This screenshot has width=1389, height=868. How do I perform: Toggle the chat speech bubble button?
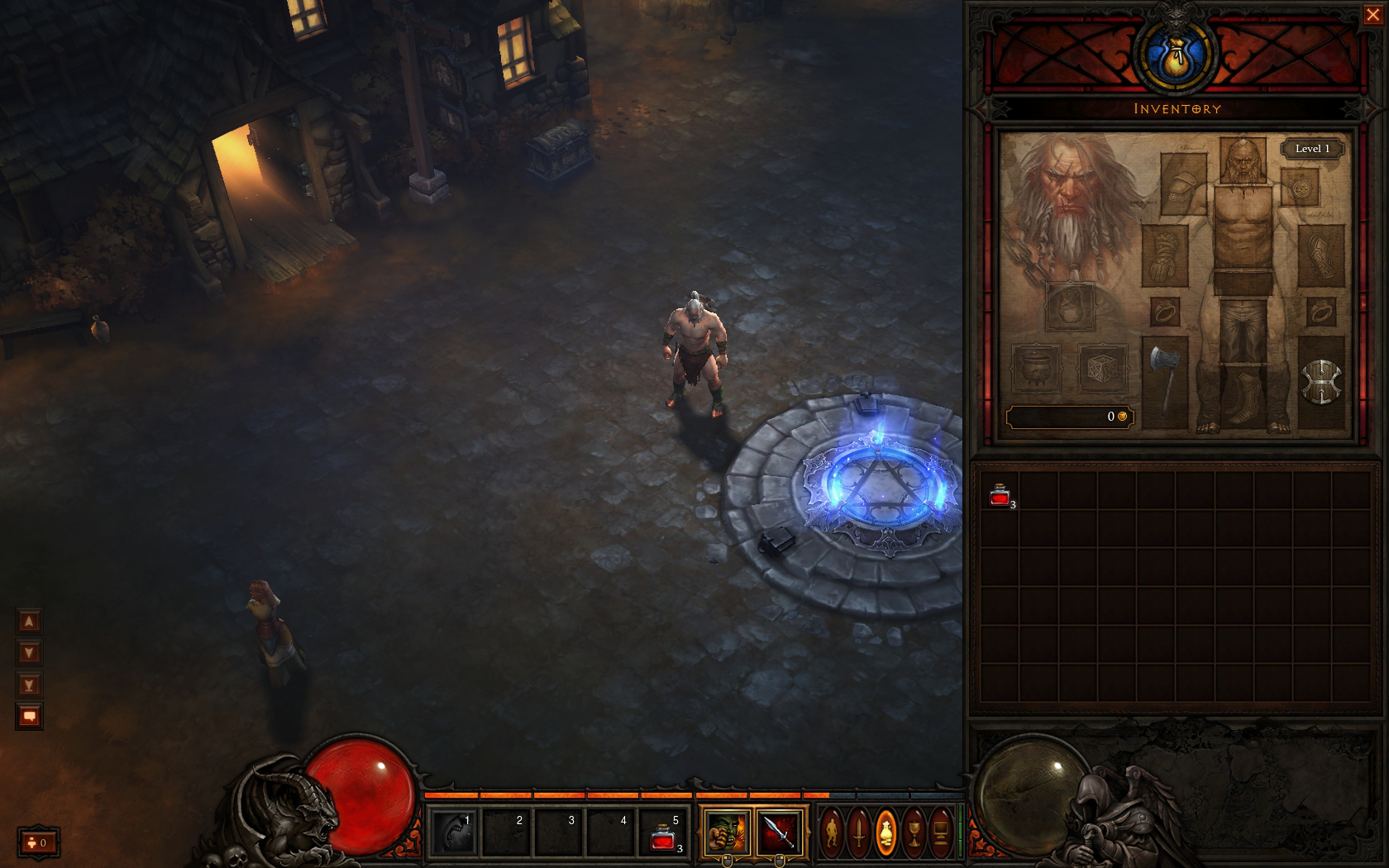(29, 716)
